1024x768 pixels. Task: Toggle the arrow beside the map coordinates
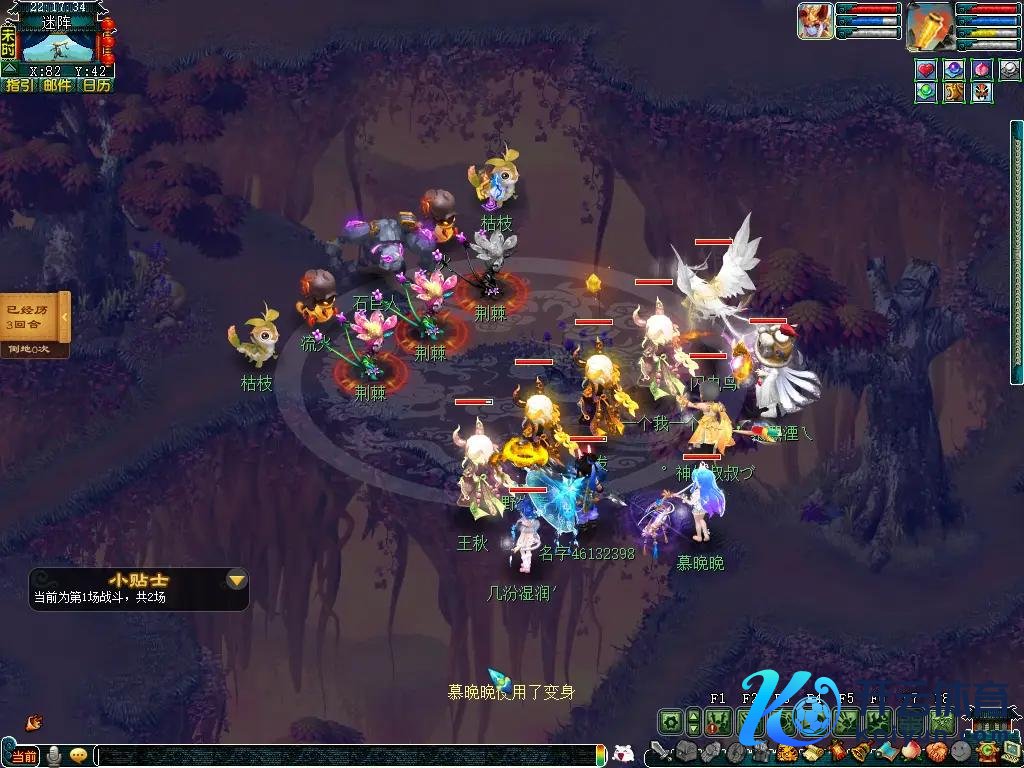click(x=8, y=70)
